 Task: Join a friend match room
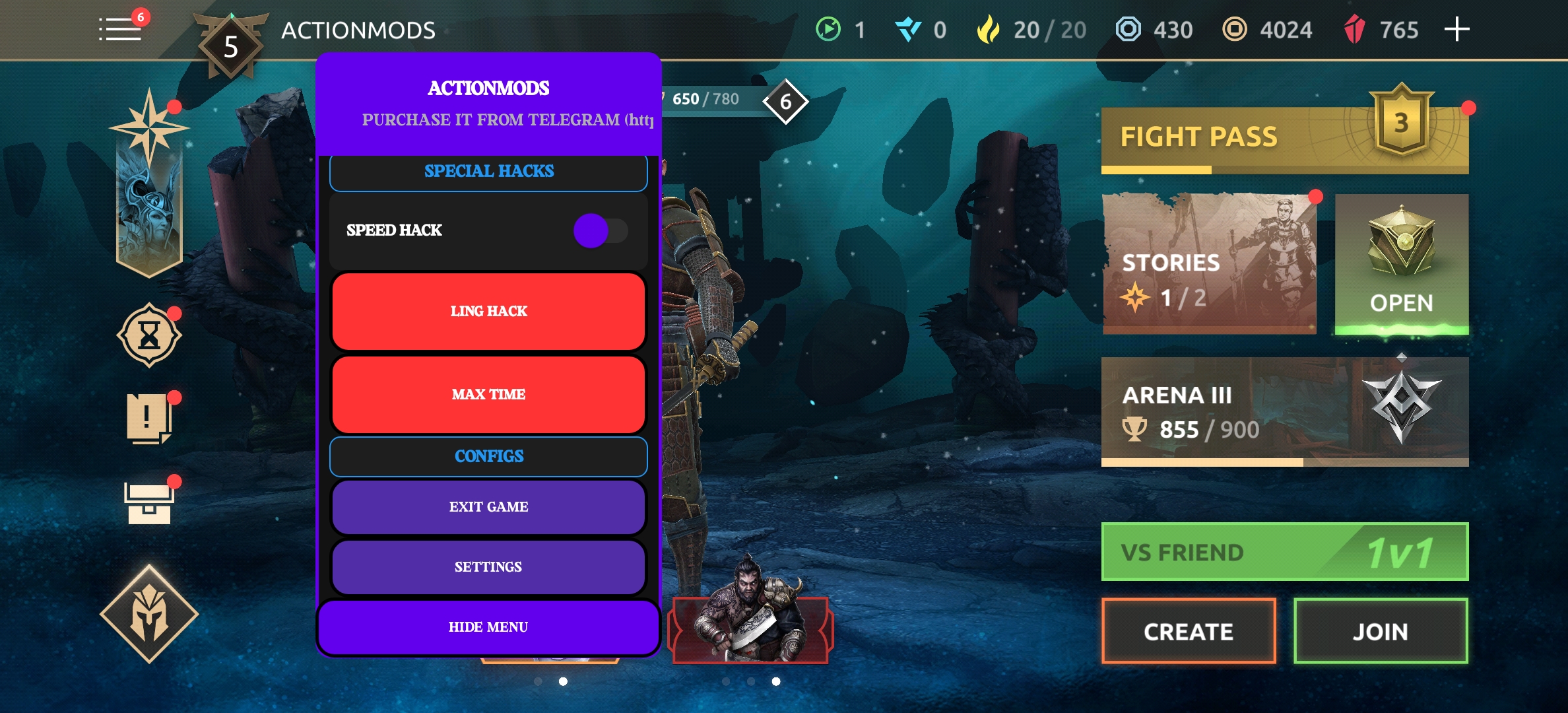pos(1380,631)
